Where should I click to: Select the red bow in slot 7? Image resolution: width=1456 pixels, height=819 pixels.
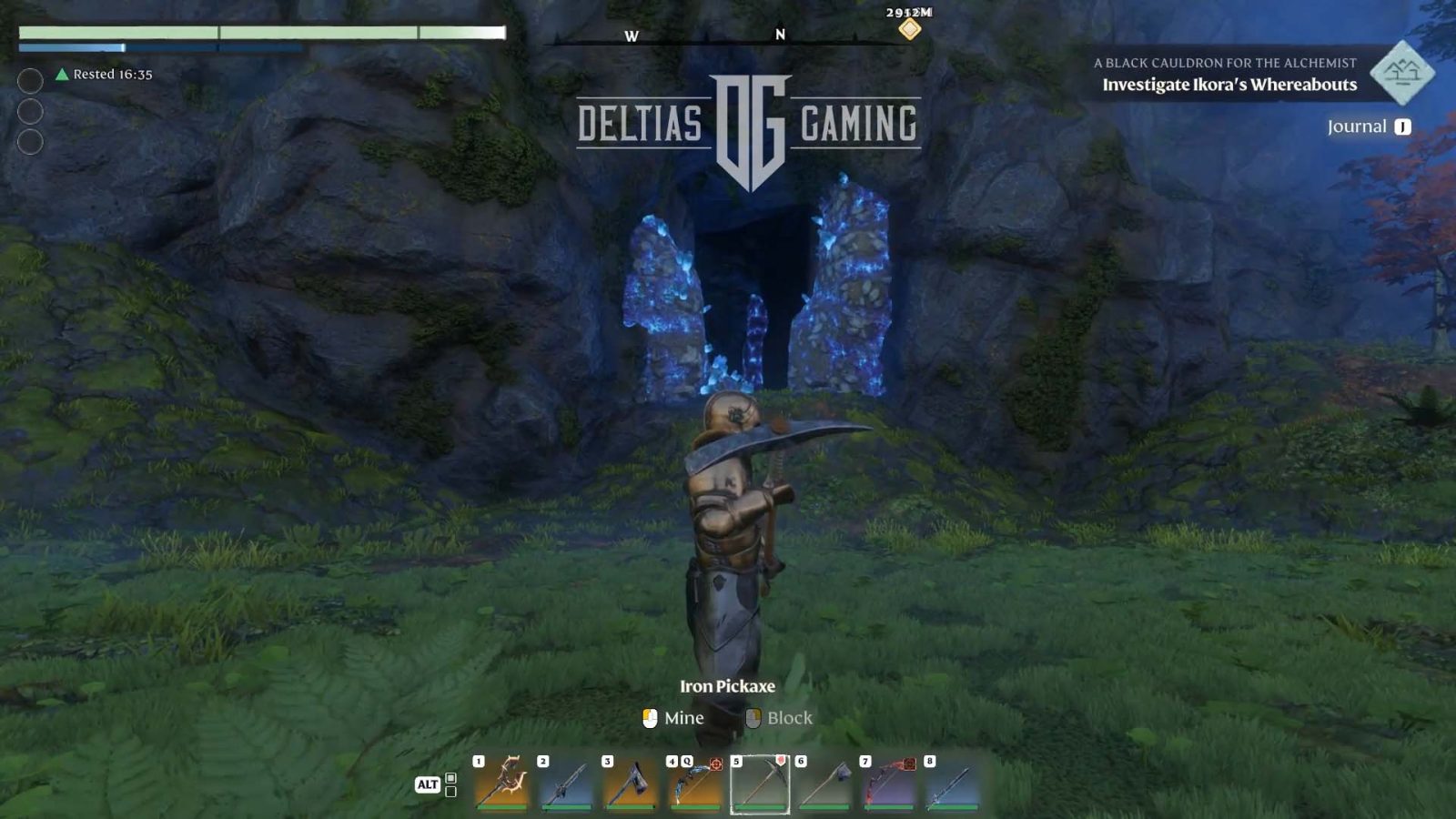pyautogui.click(x=889, y=784)
